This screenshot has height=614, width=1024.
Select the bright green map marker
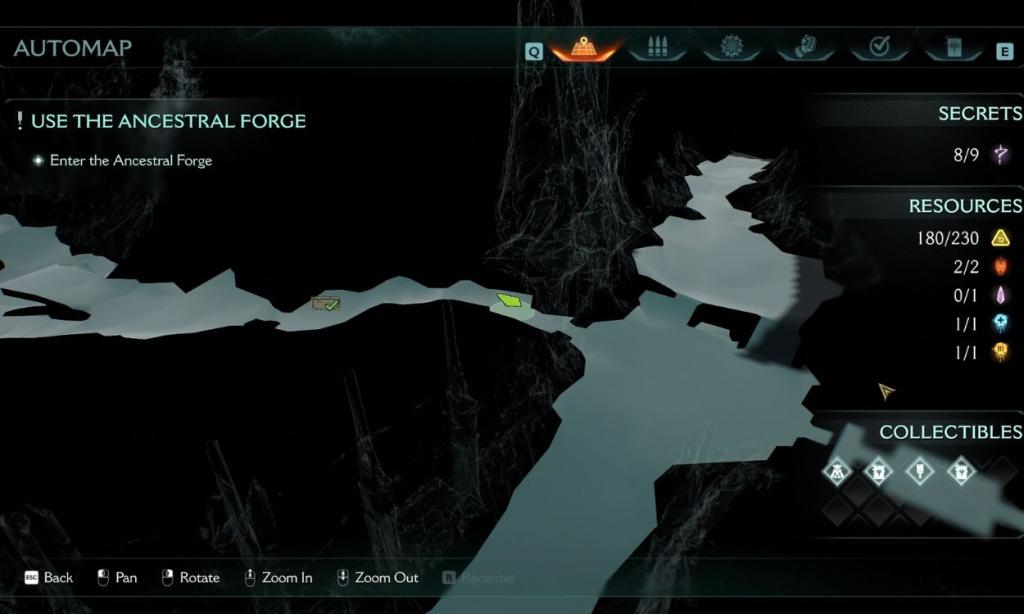click(512, 300)
